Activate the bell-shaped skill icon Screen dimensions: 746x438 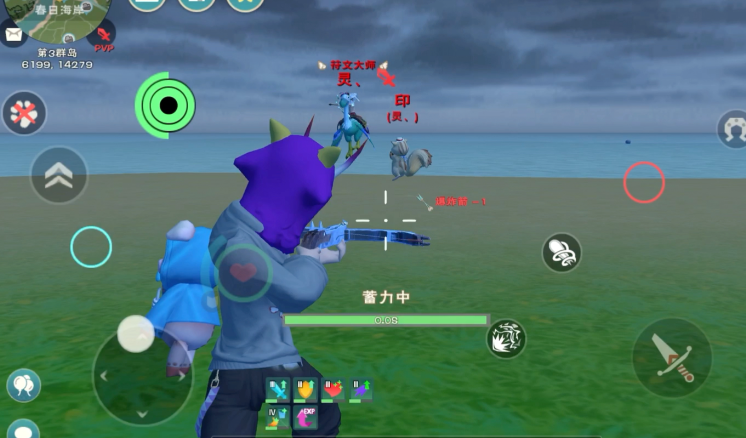[562, 252]
